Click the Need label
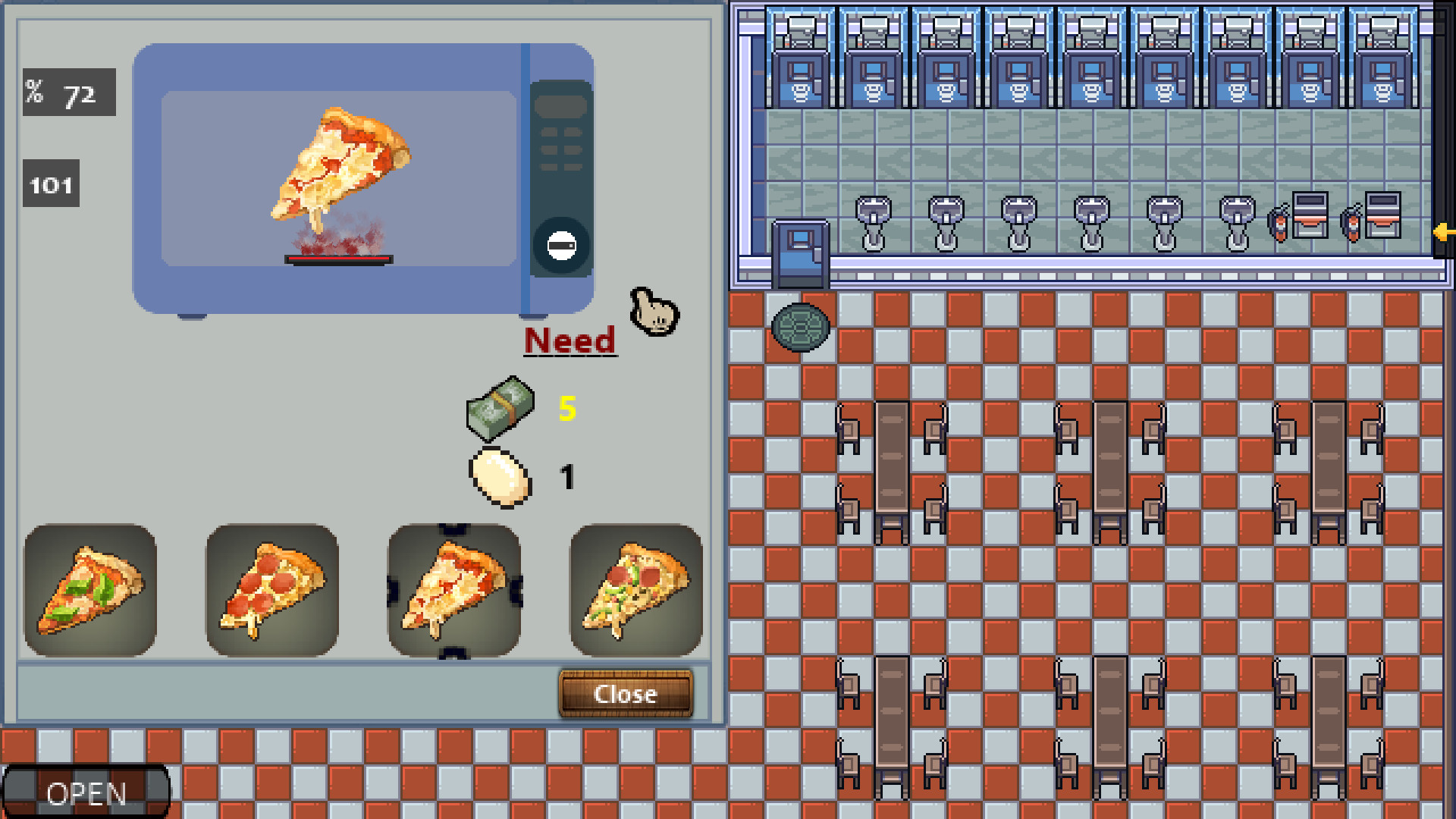Screen dimensions: 1456x819 coord(570,339)
